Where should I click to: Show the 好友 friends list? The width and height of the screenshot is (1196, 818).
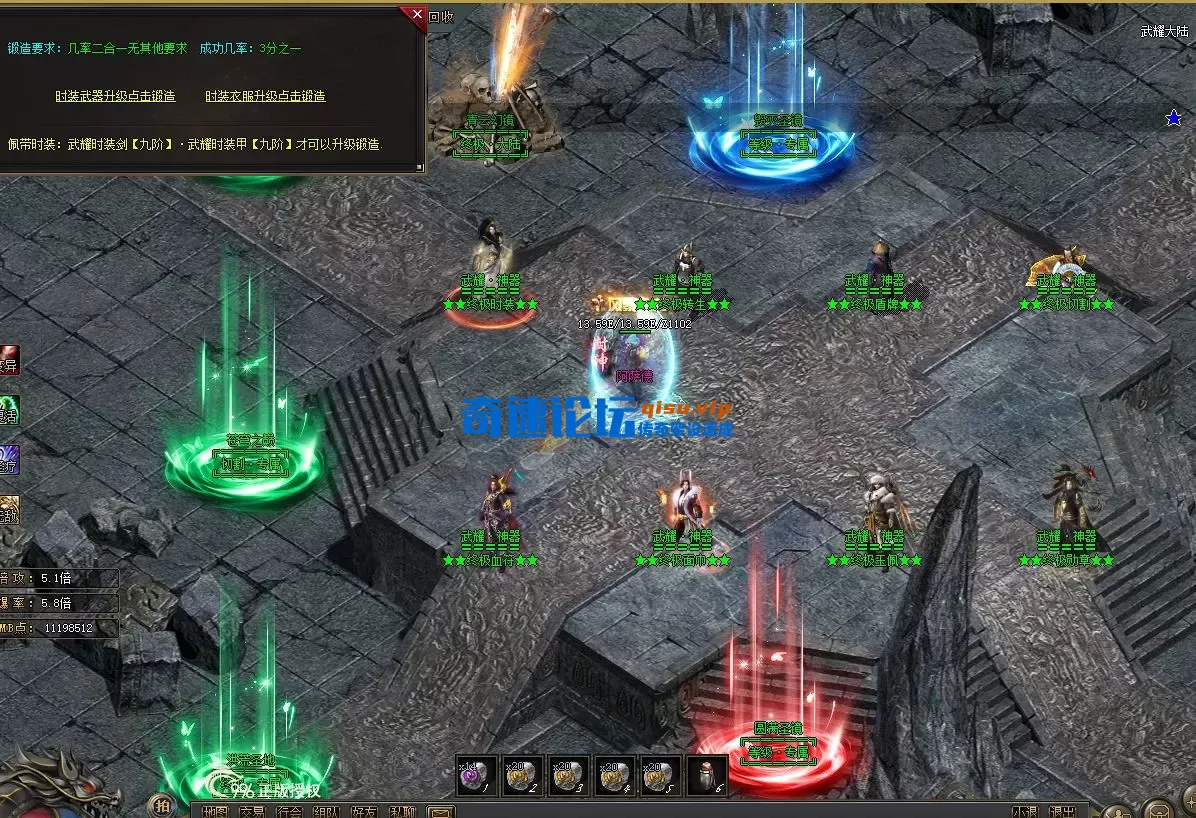point(364,812)
